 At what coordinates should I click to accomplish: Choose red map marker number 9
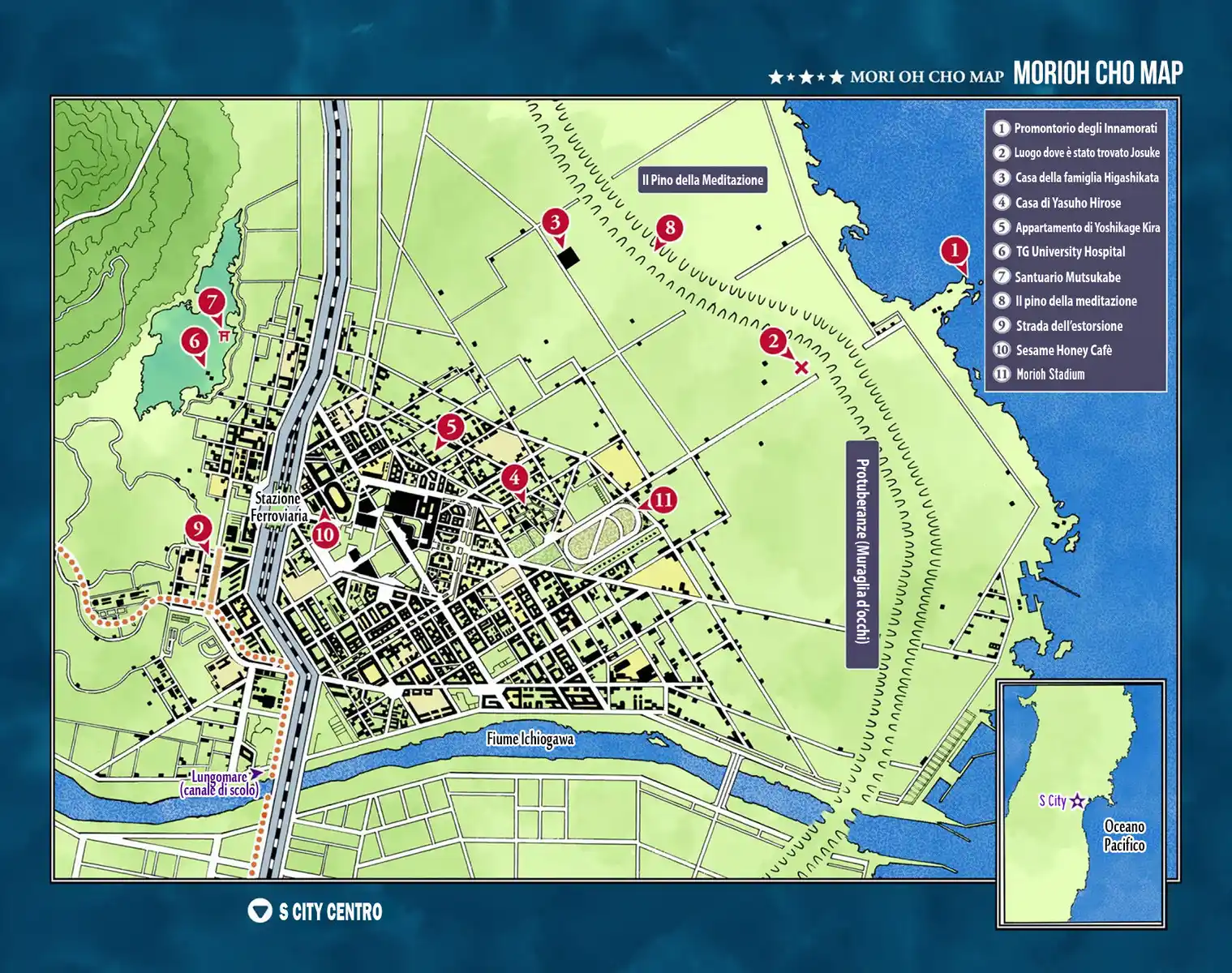coord(199,529)
